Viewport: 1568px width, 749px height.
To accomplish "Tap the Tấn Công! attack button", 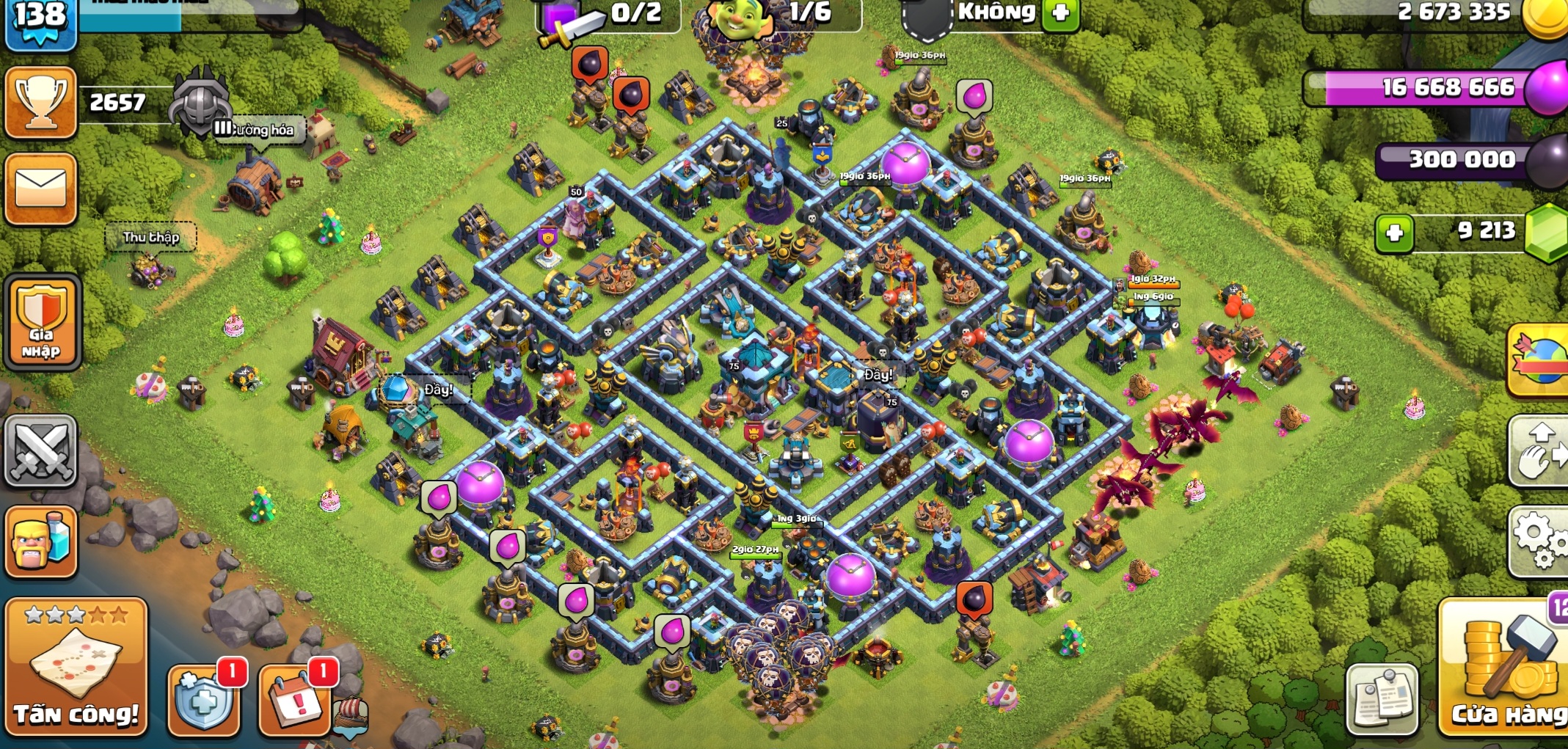I will (x=76, y=666).
